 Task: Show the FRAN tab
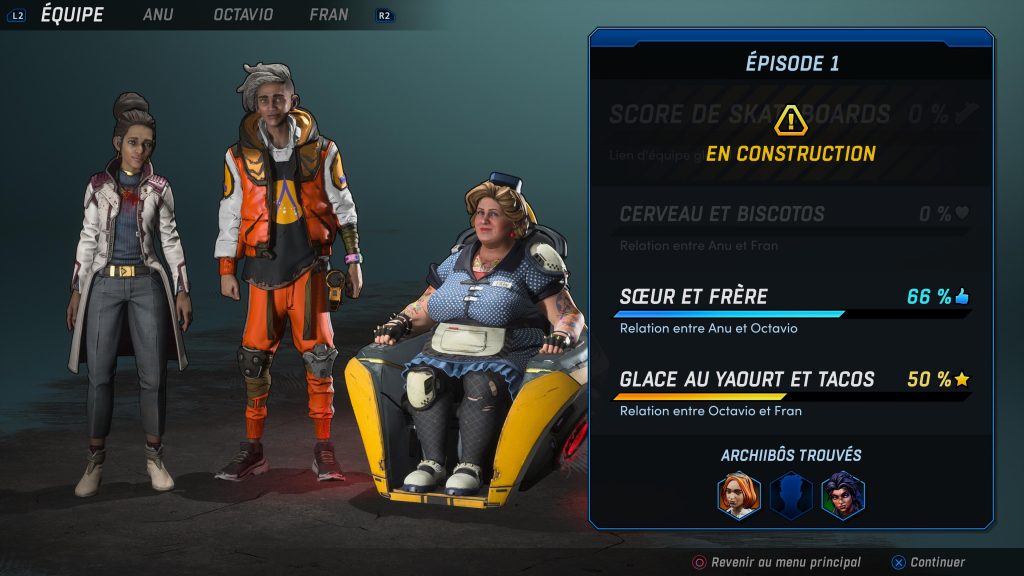click(x=329, y=15)
